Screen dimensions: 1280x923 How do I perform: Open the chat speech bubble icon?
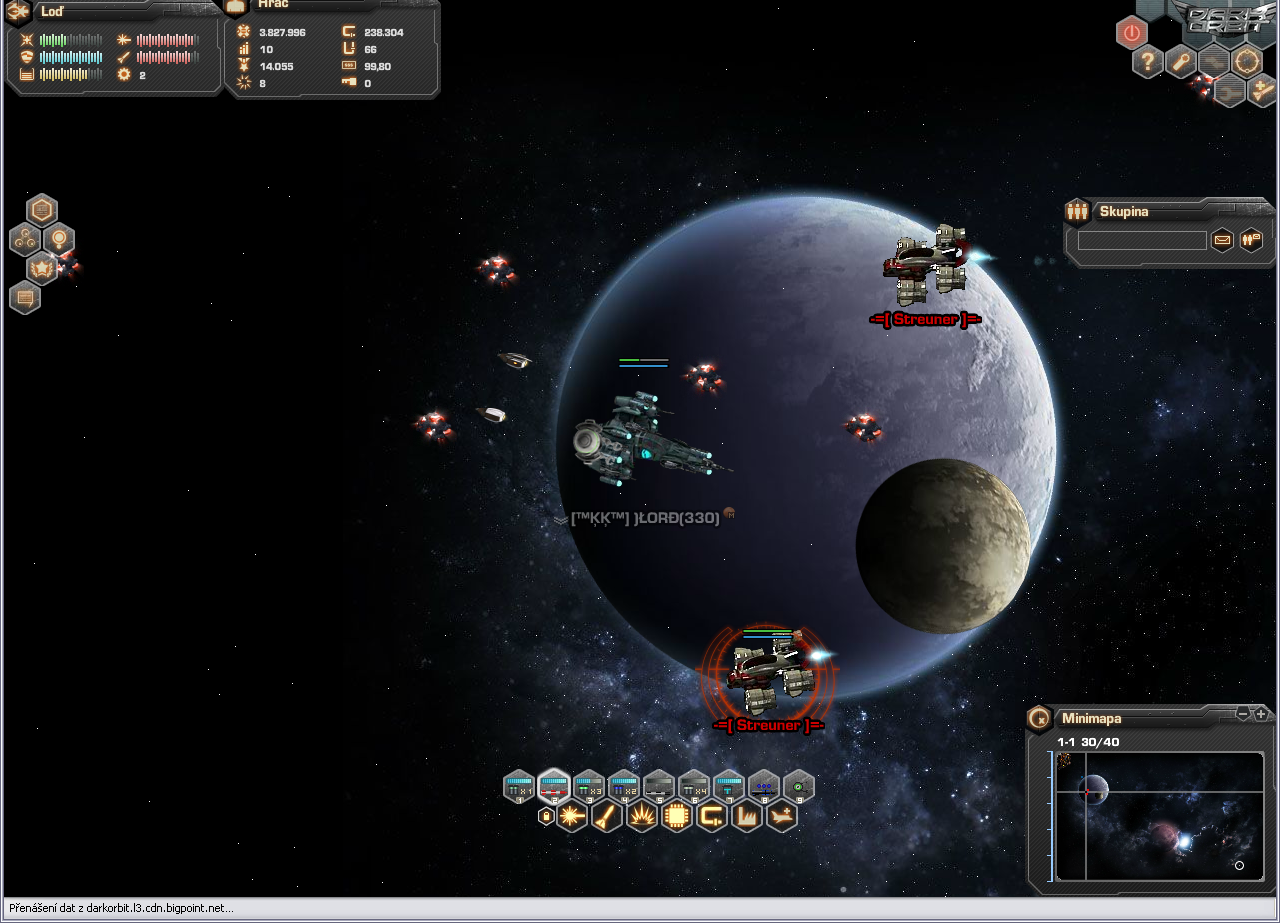(x=25, y=297)
